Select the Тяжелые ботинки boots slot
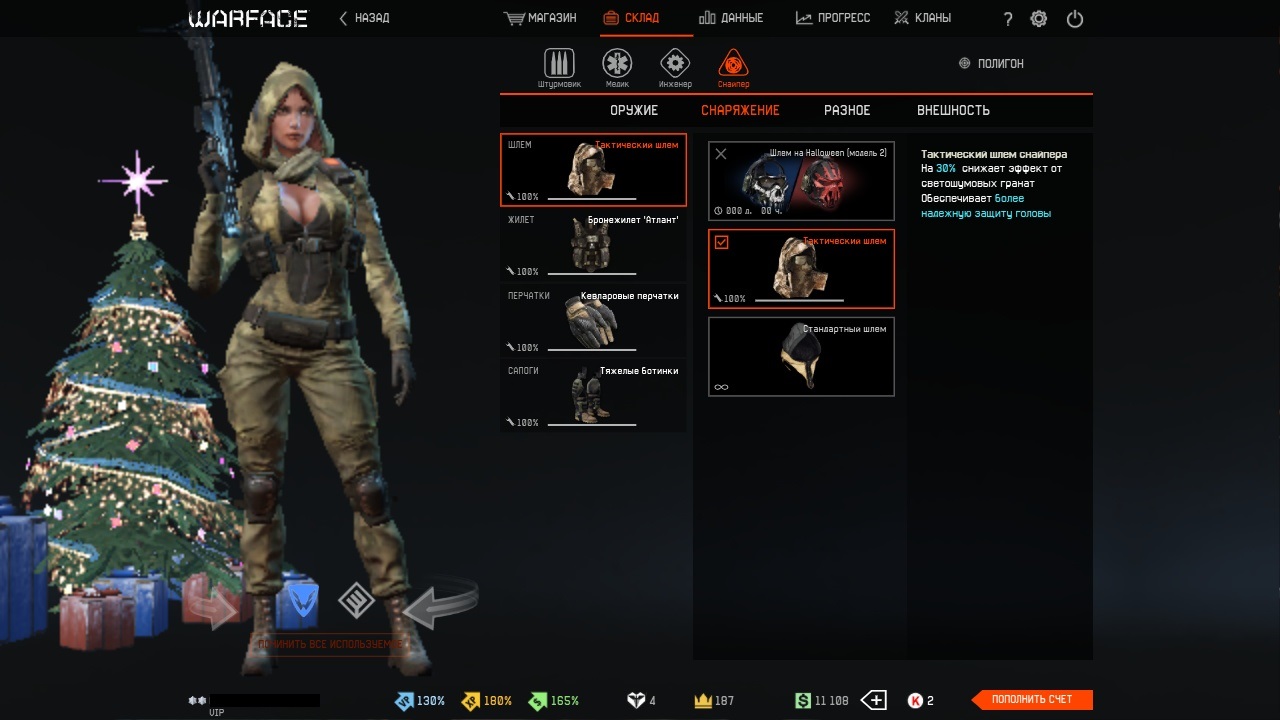1280x720 pixels. (593, 395)
